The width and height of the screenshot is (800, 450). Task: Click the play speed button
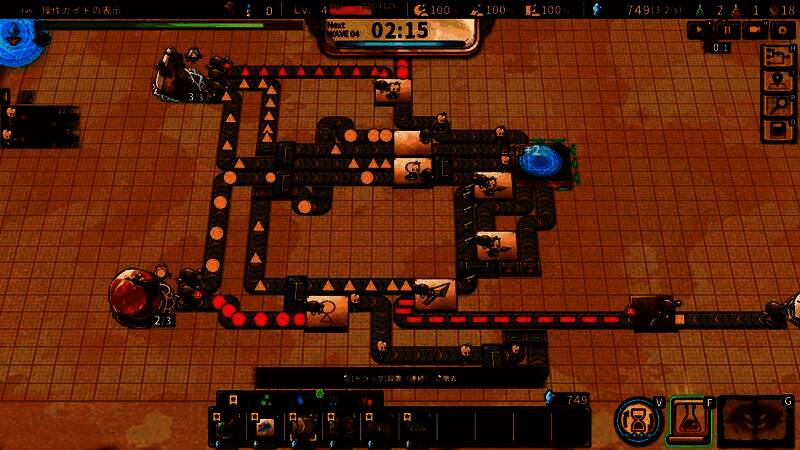tap(699, 31)
